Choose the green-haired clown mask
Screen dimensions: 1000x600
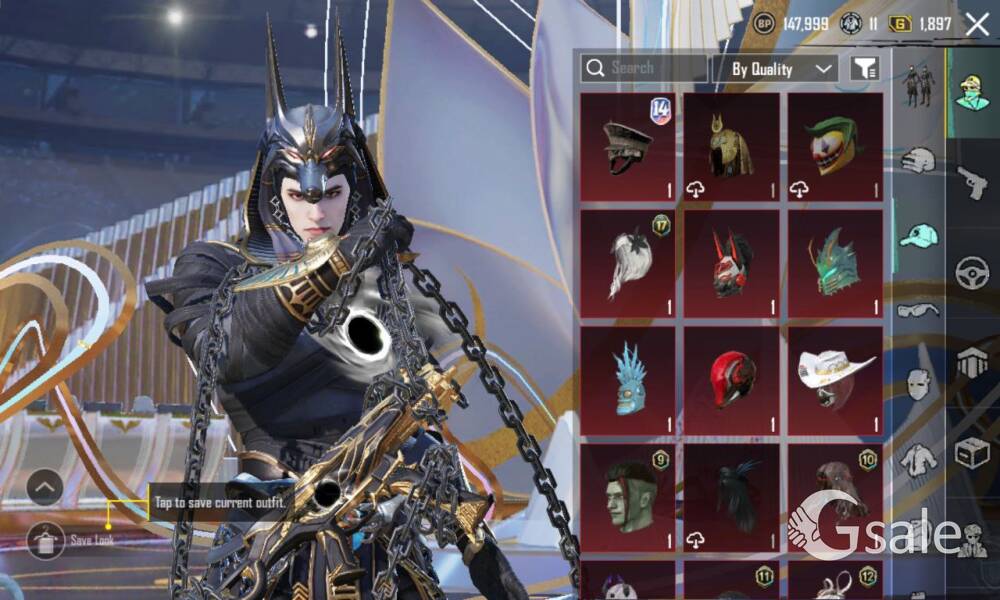pos(835,148)
